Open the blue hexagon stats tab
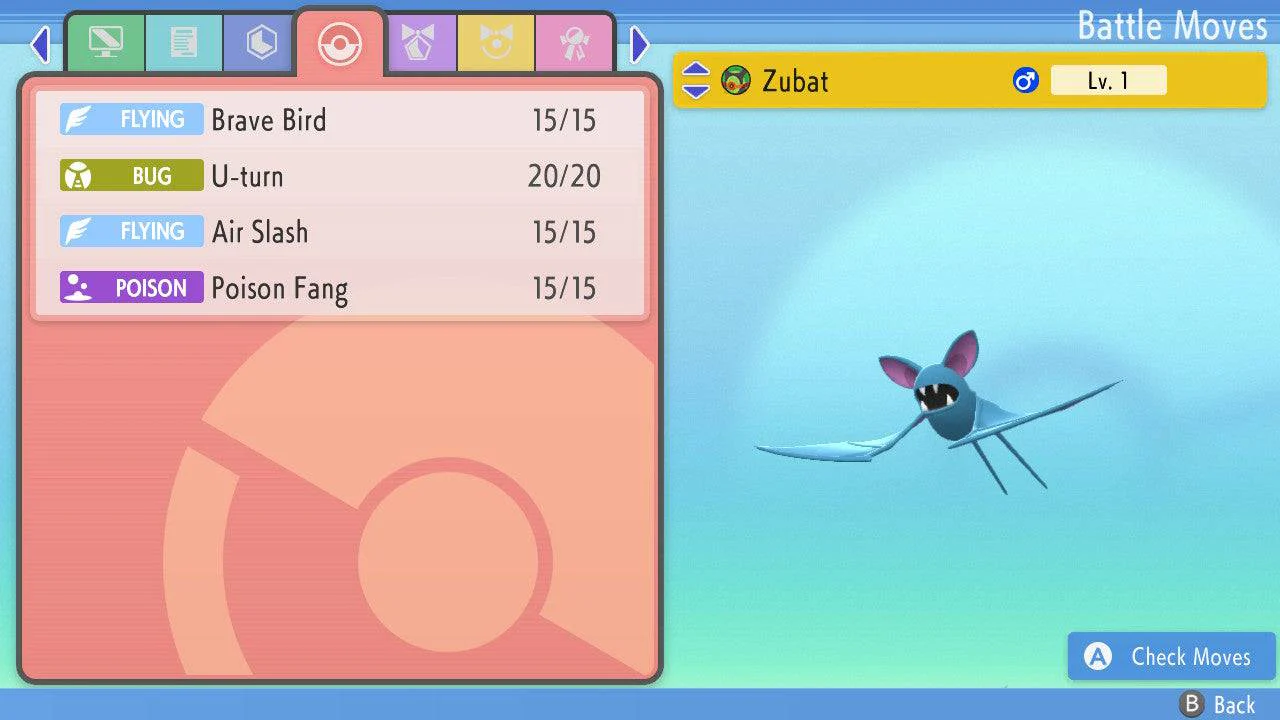The width and height of the screenshot is (1280, 720). tap(261, 43)
